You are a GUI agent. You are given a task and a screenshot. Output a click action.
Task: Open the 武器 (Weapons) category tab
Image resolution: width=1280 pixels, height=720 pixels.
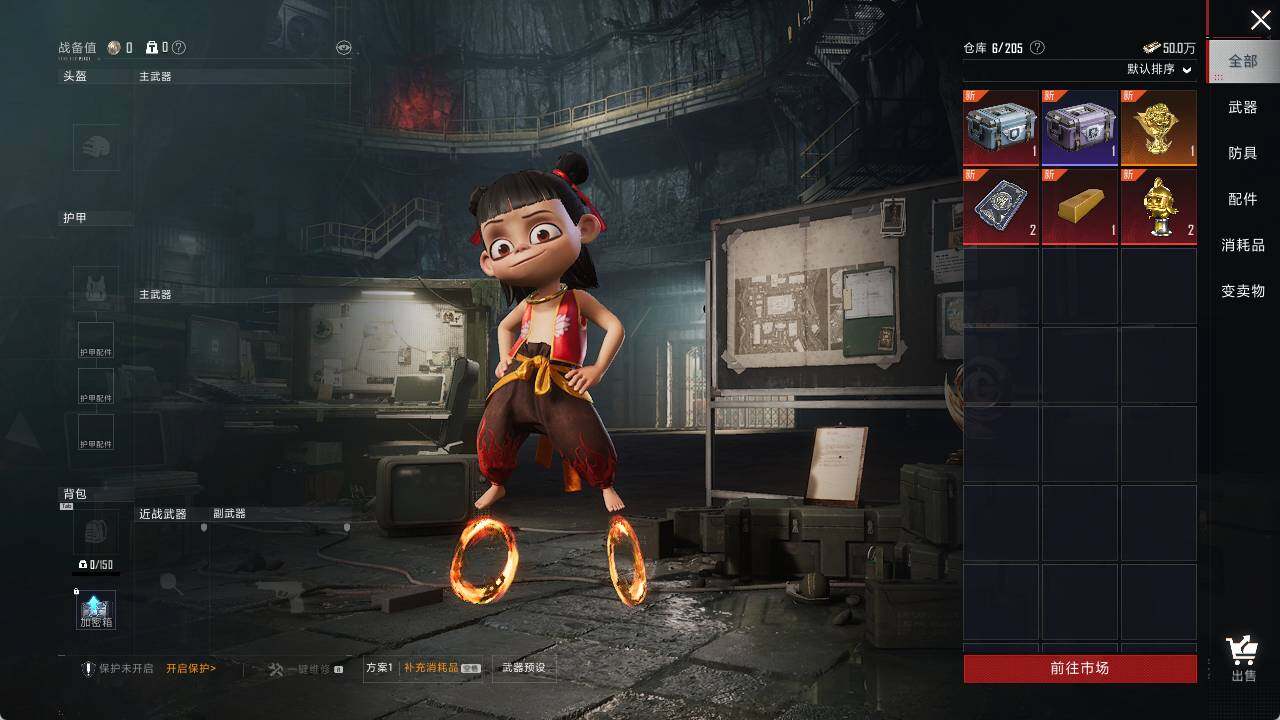click(x=1243, y=107)
